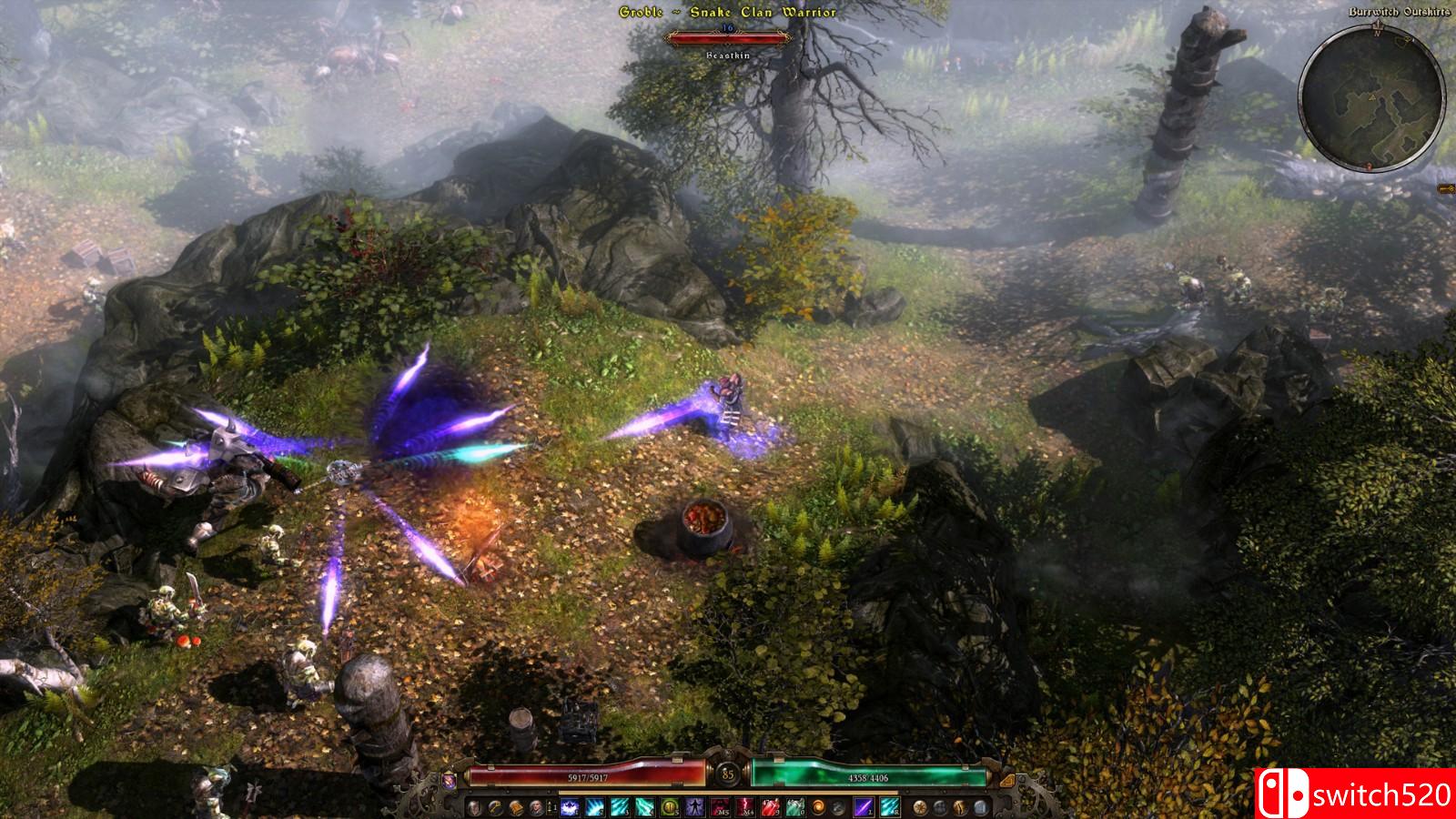1456x819 pixels.
Task: Cast the blue skill assigned to slot 1
Action: [x=569, y=807]
